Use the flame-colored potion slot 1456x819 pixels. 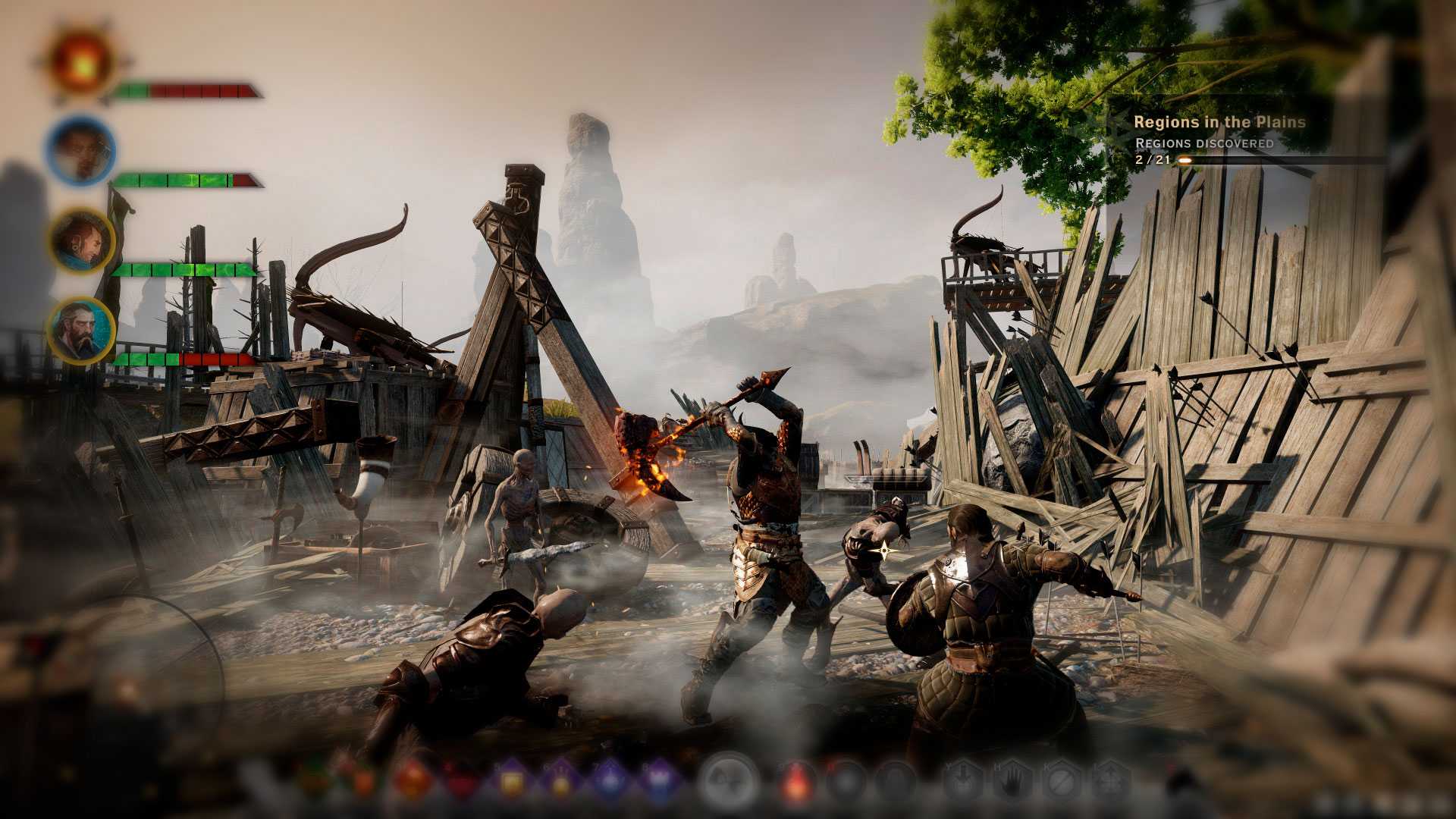click(x=798, y=783)
